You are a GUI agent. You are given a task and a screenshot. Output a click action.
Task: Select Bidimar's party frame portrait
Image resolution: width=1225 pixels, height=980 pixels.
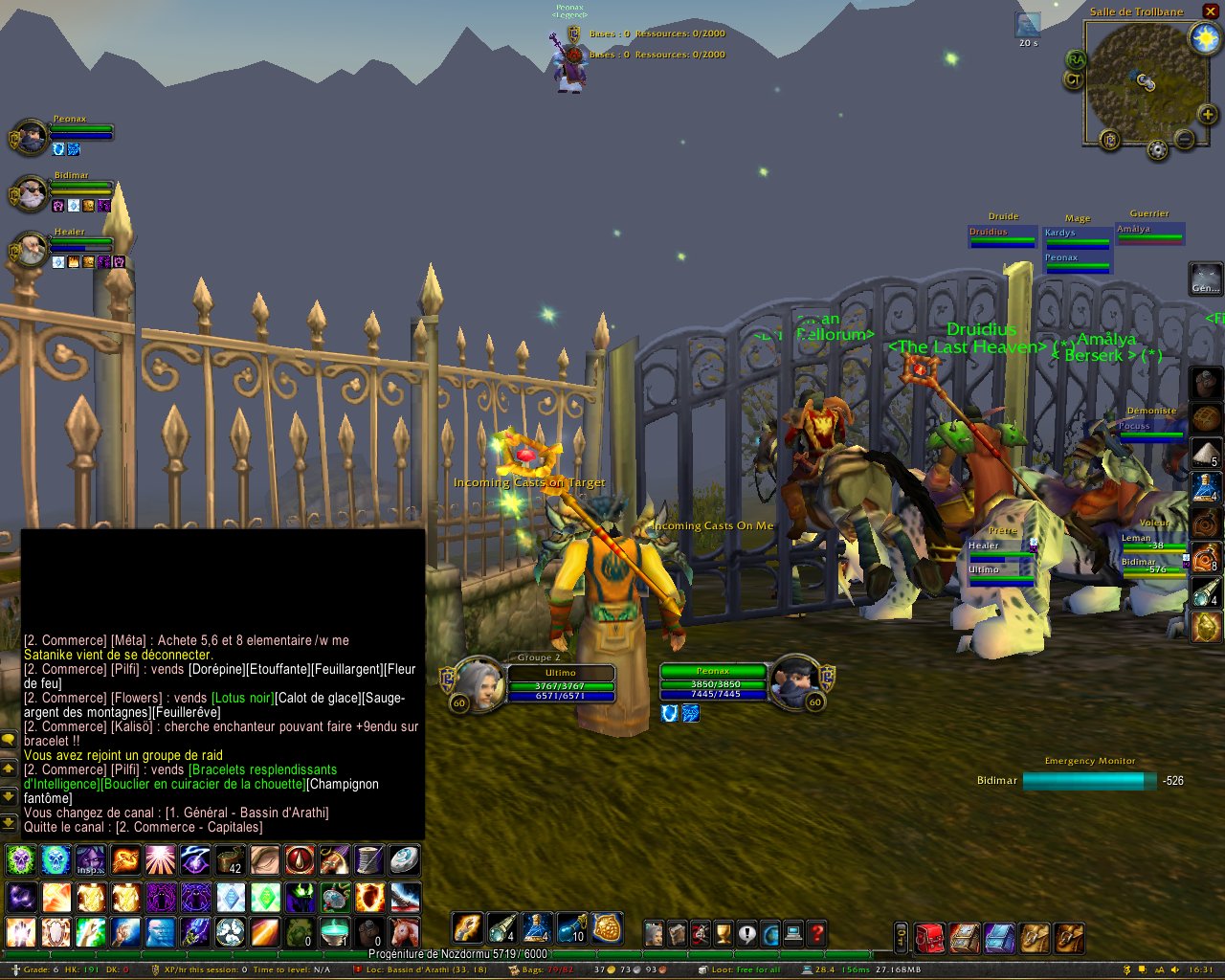coord(30,194)
